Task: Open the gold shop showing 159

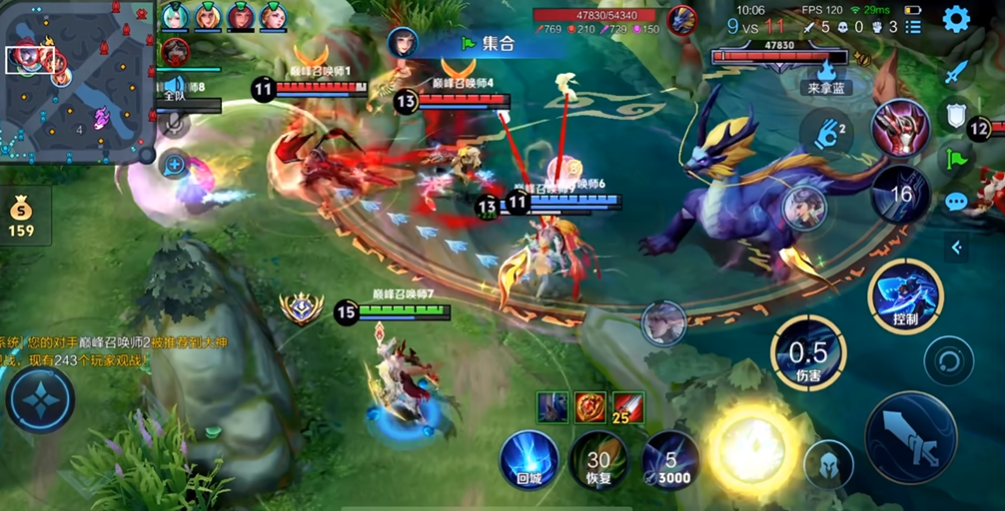Action: [21, 217]
